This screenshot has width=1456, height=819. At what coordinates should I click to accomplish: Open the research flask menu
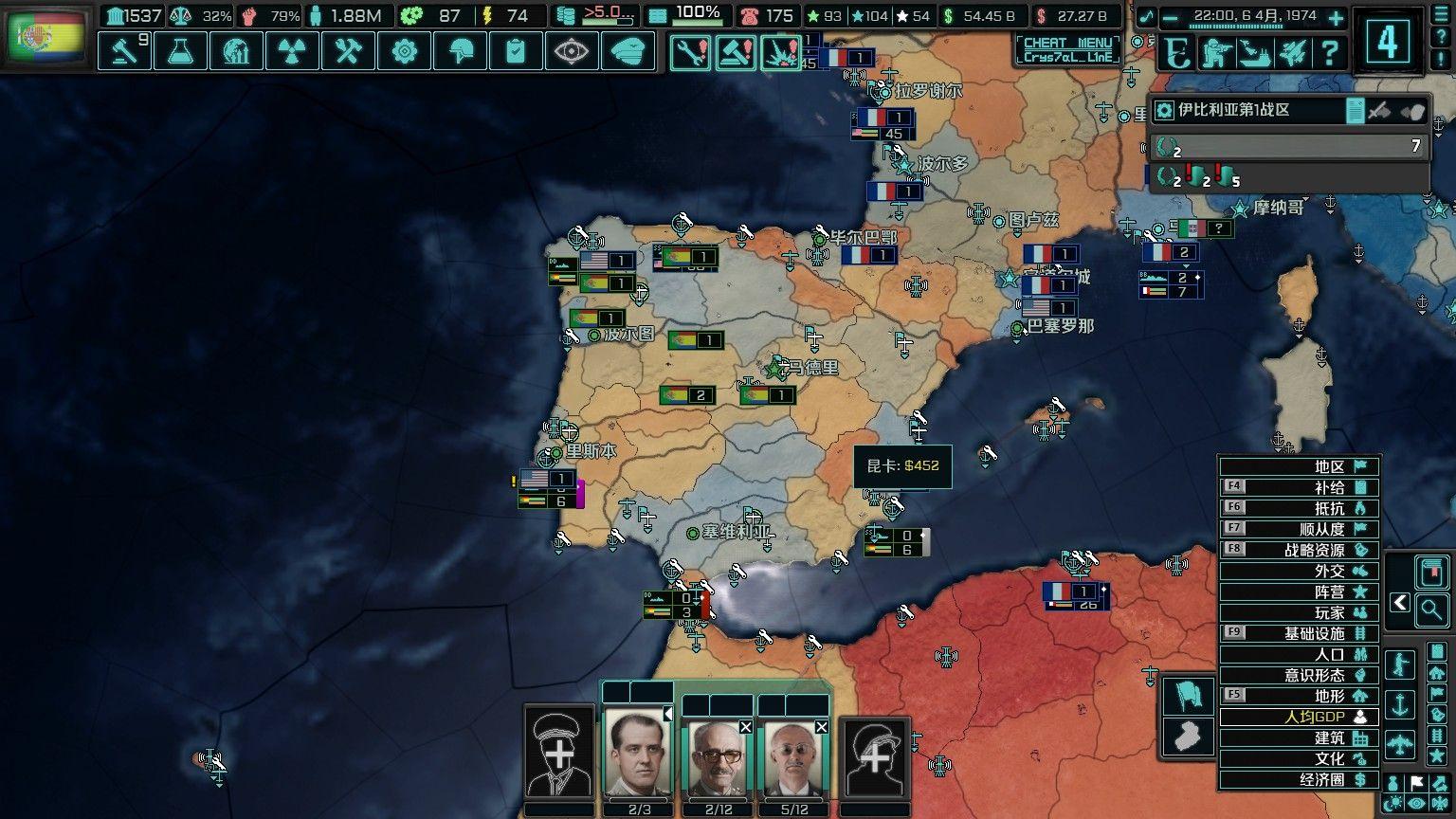click(x=180, y=51)
